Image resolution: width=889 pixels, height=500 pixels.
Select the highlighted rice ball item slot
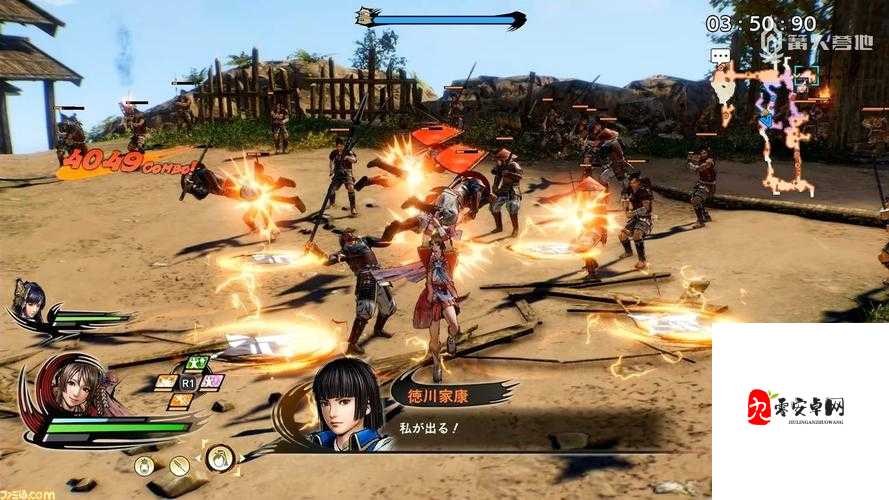220,459
